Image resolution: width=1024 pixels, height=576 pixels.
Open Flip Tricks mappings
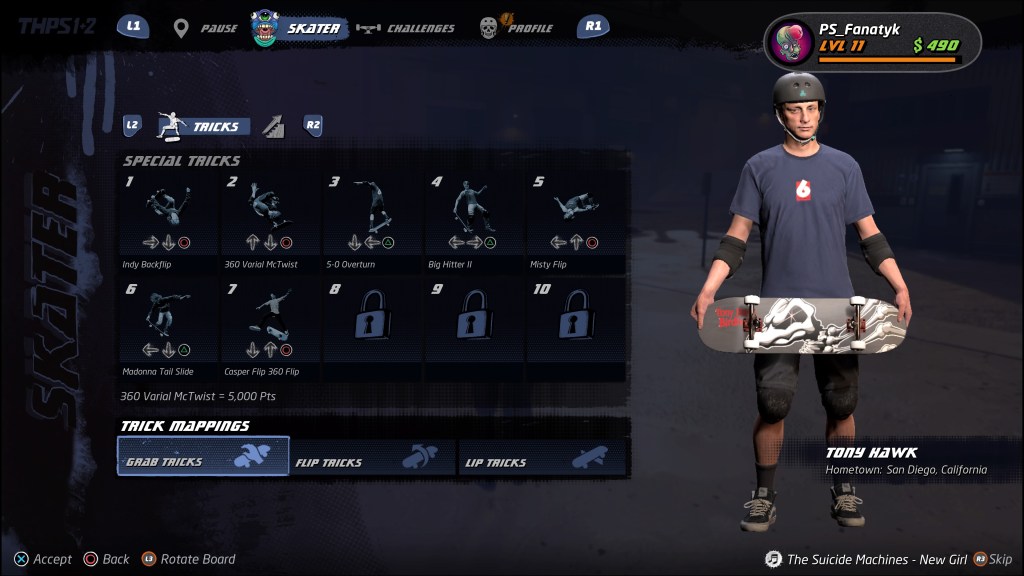[372, 457]
